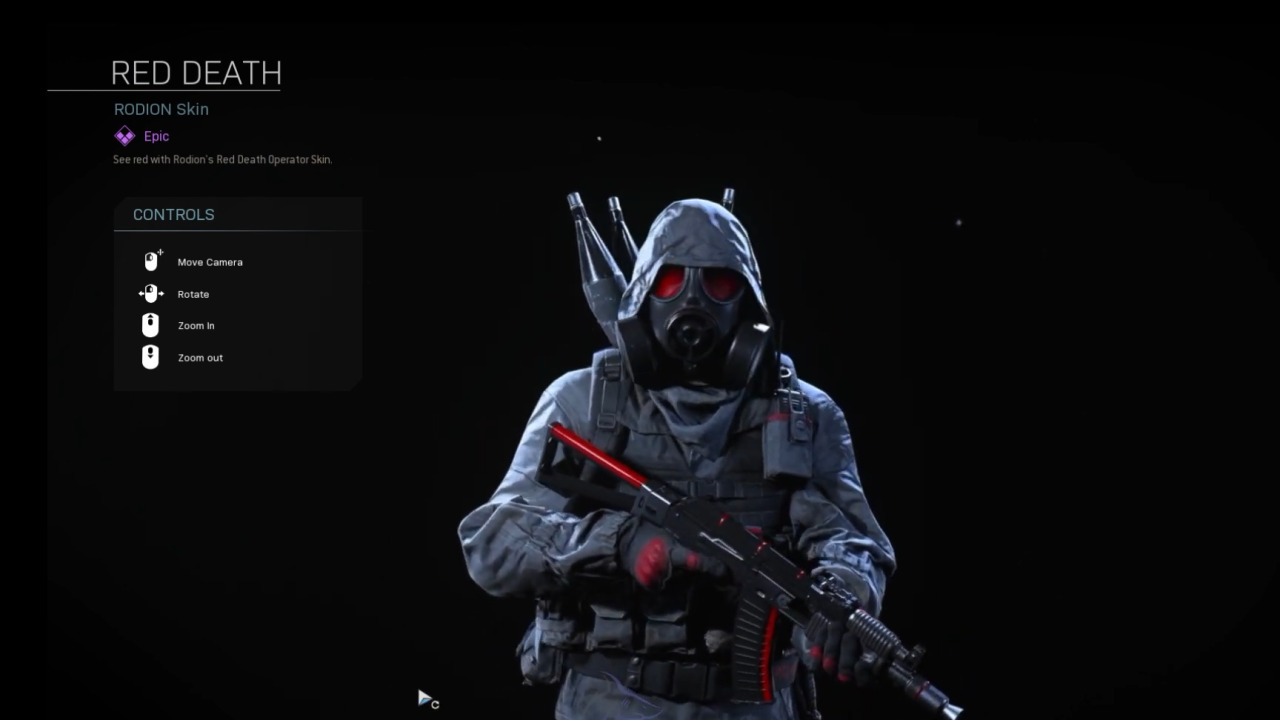Image resolution: width=1280 pixels, height=720 pixels.
Task: Click the Zoom out mouse icon
Action: coord(150,357)
